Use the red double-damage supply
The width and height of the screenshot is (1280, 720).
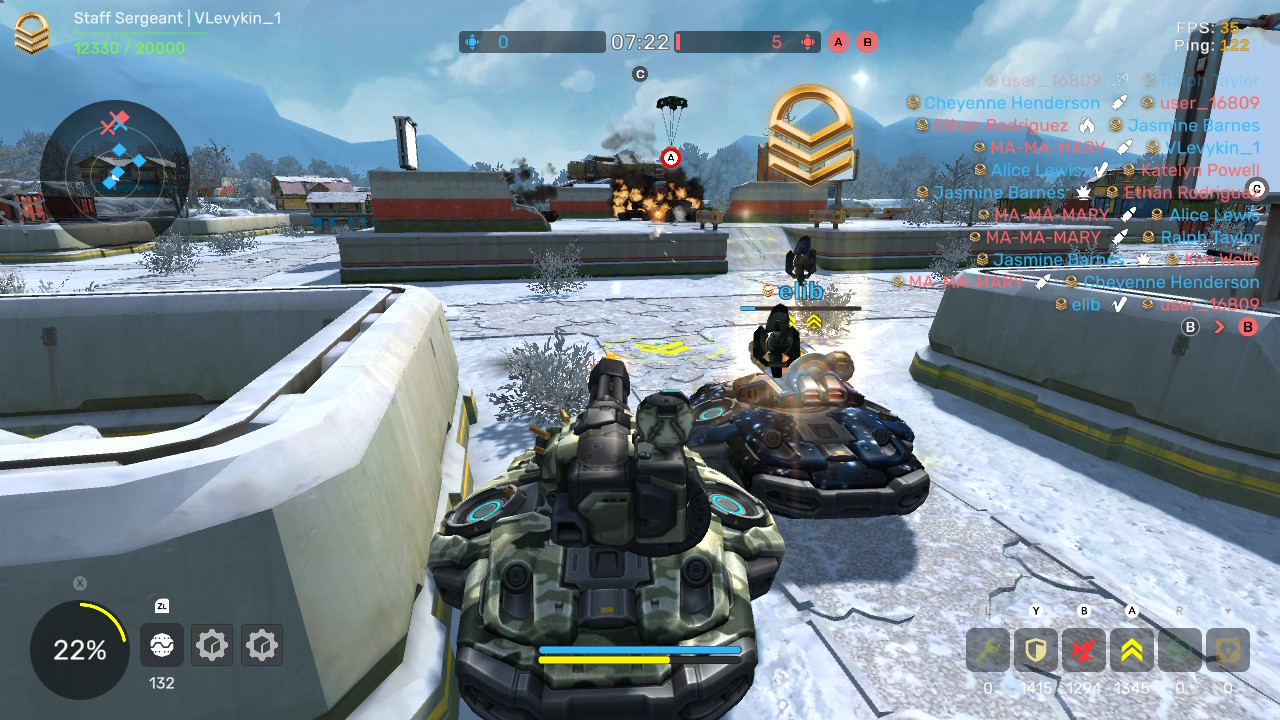1082,649
